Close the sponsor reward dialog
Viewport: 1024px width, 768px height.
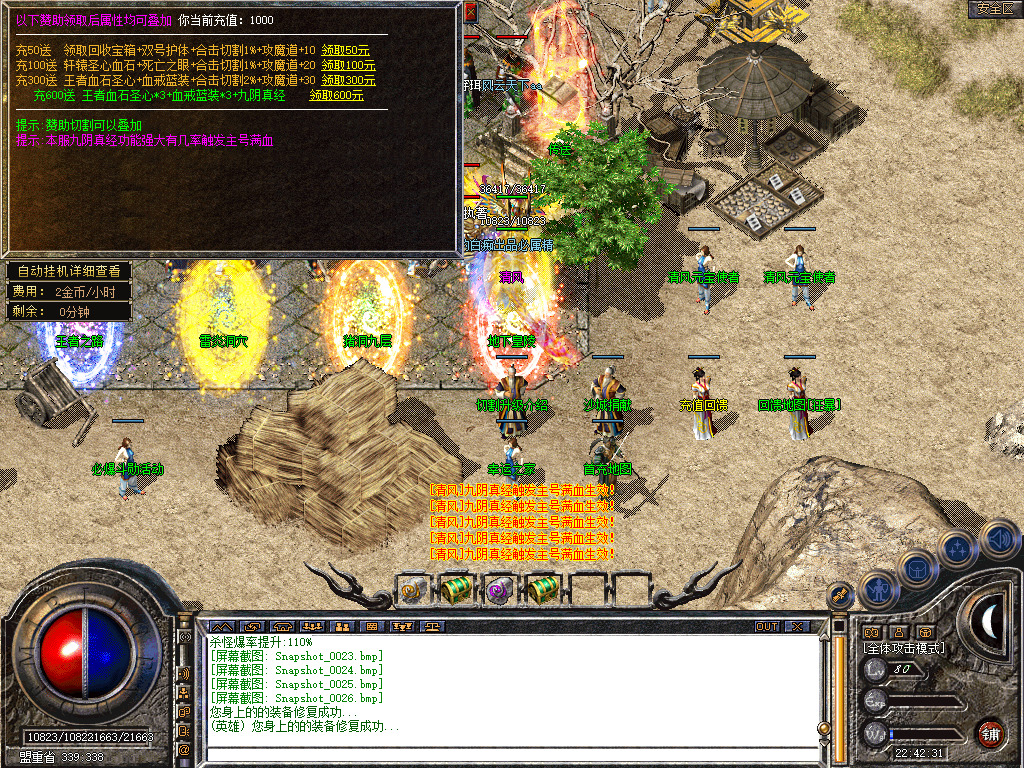470,12
